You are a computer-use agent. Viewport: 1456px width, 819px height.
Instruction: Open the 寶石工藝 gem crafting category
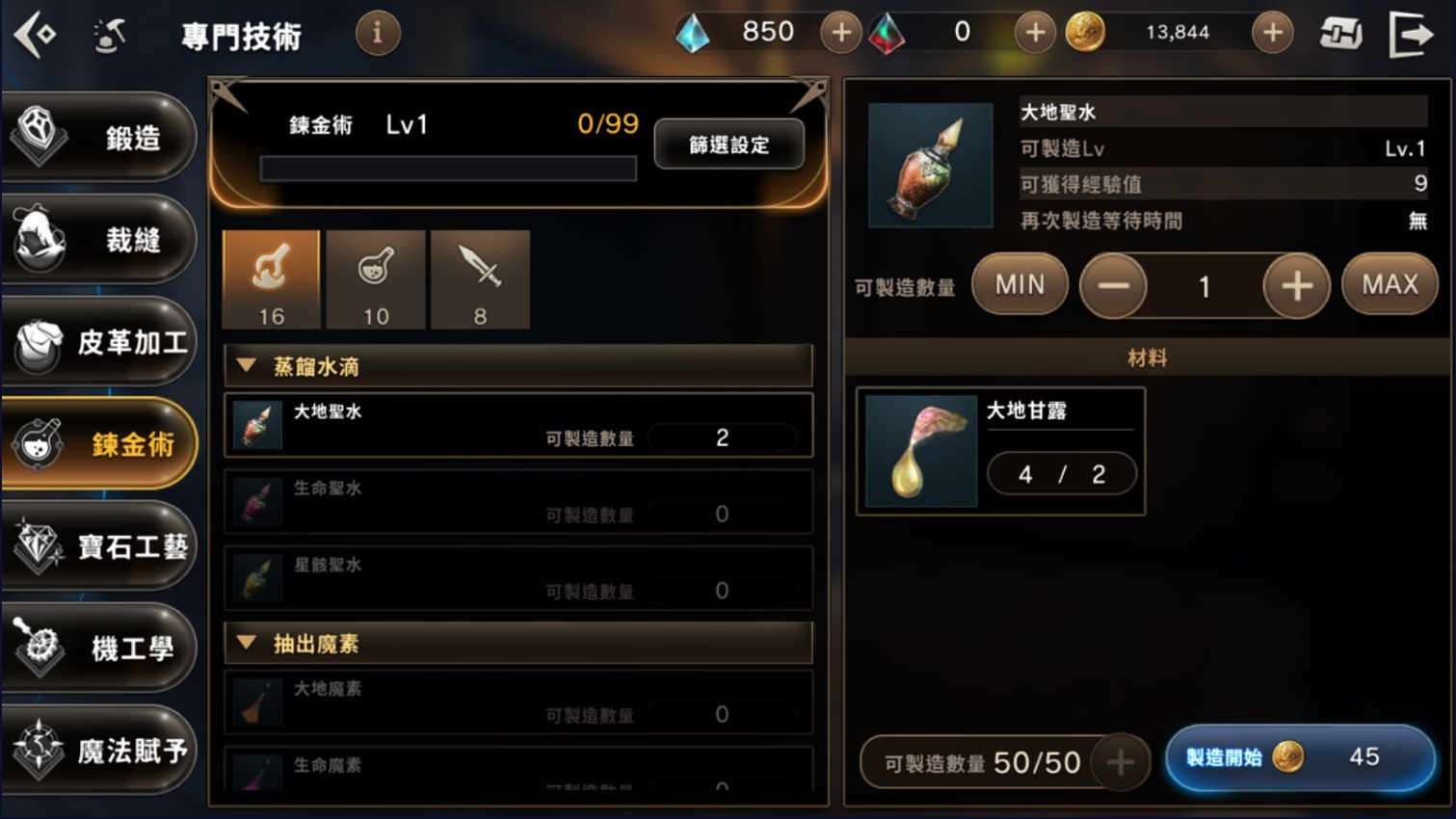(99, 546)
